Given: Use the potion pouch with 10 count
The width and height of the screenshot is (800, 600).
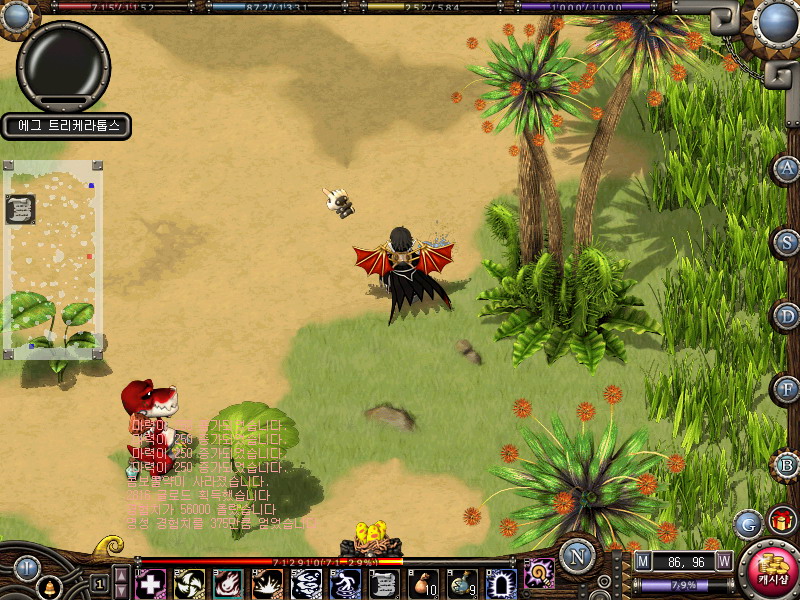Looking at the screenshot, I should pos(425,583).
